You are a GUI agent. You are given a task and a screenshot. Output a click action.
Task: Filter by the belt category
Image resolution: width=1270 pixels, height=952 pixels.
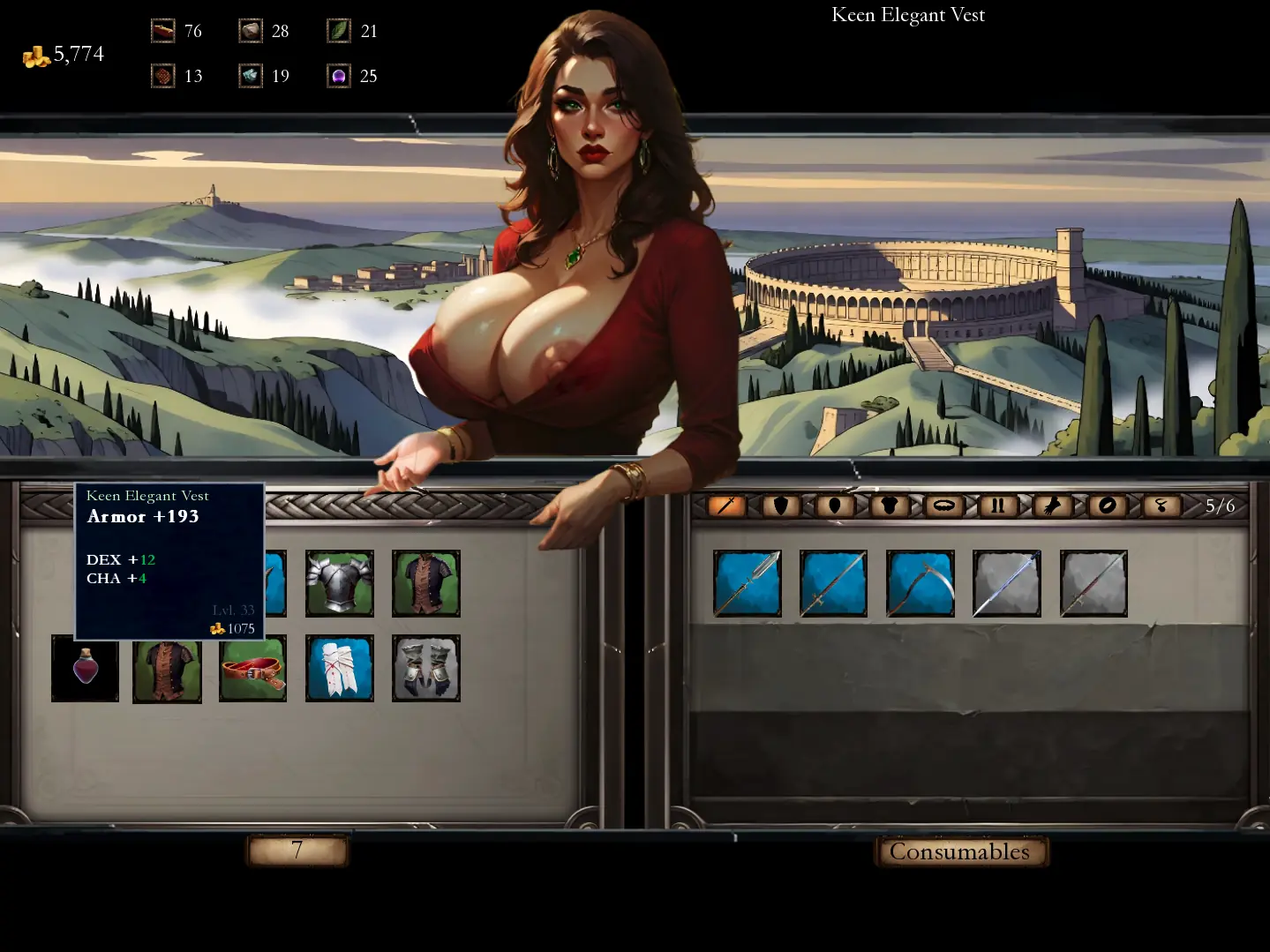tap(943, 506)
